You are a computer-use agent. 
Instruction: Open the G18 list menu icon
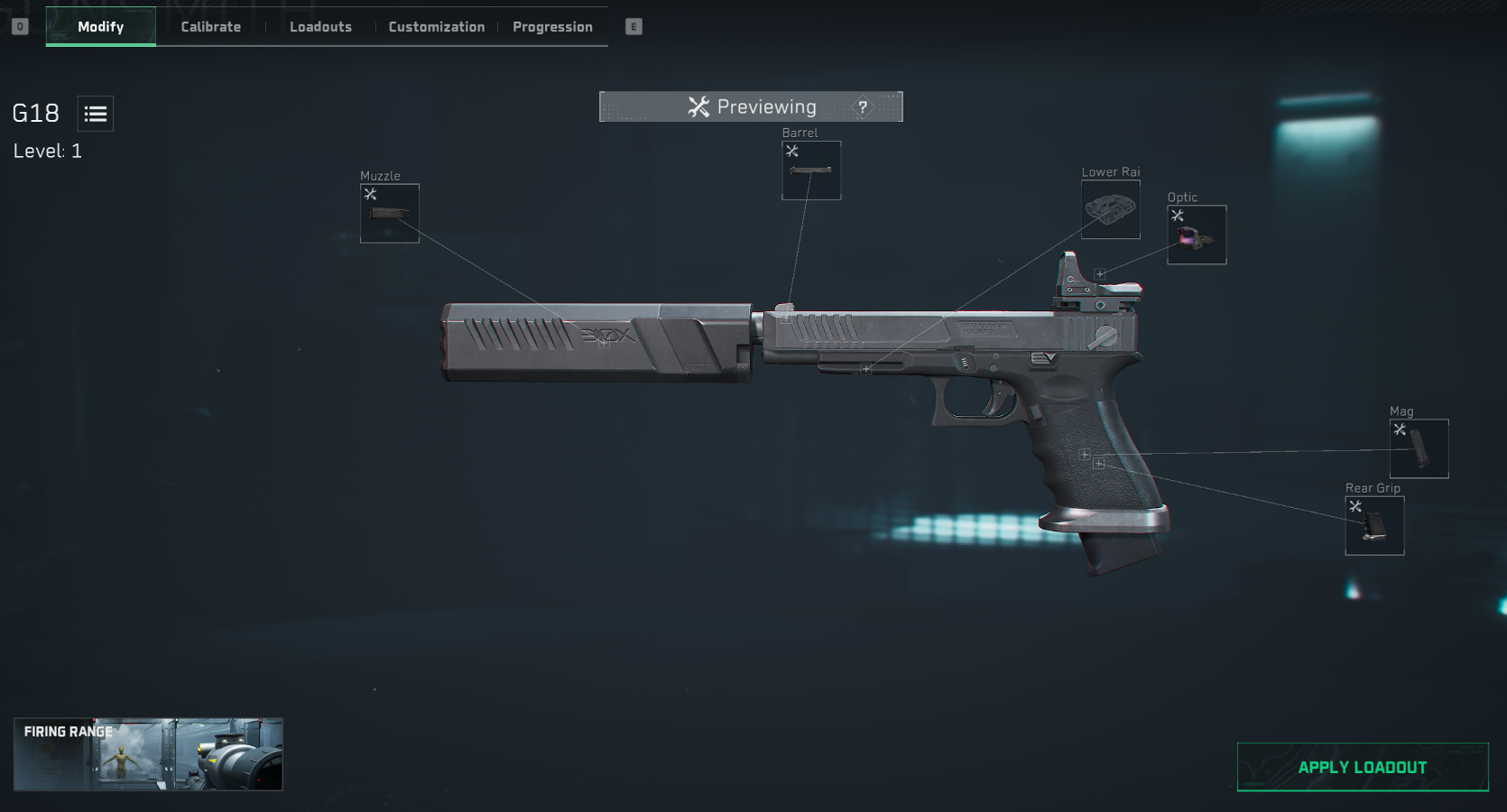(96, 114)
